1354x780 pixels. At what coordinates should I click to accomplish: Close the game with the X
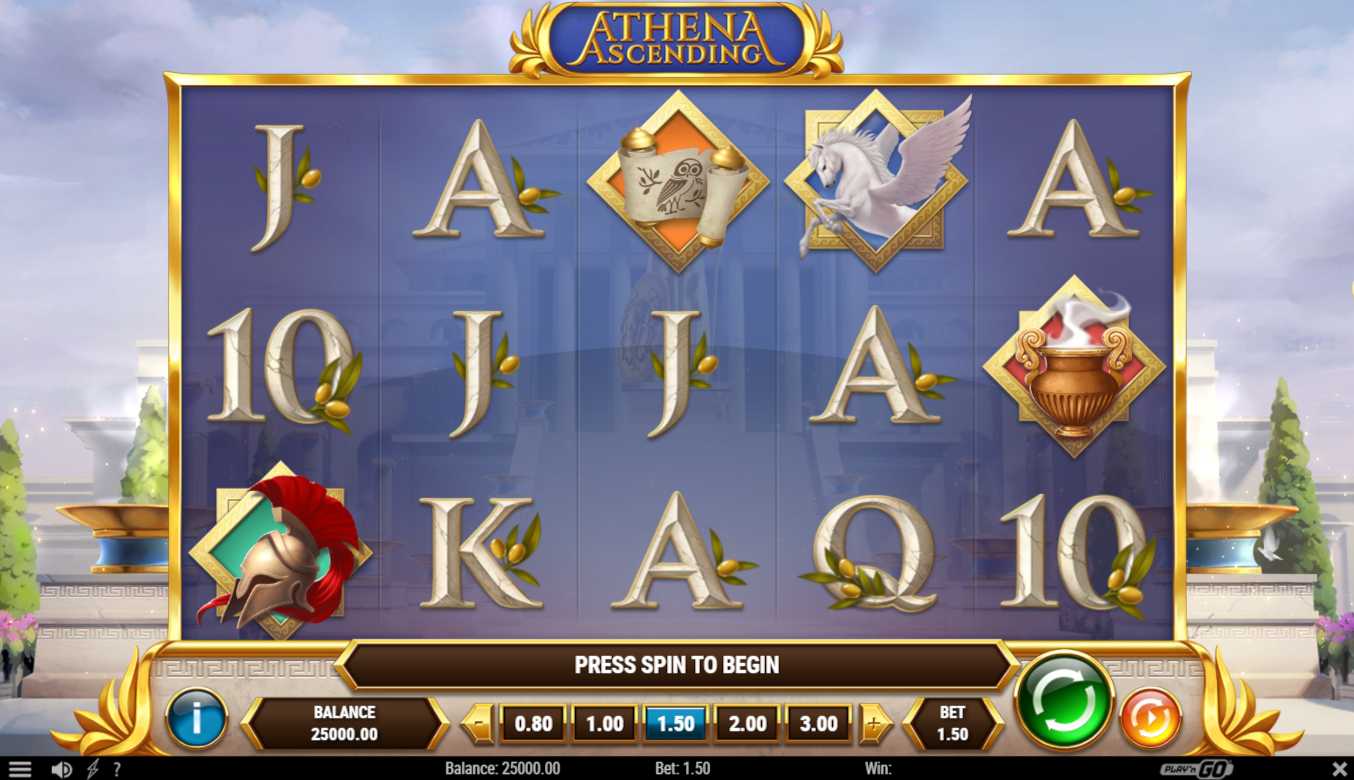(x=1340, y=769)
